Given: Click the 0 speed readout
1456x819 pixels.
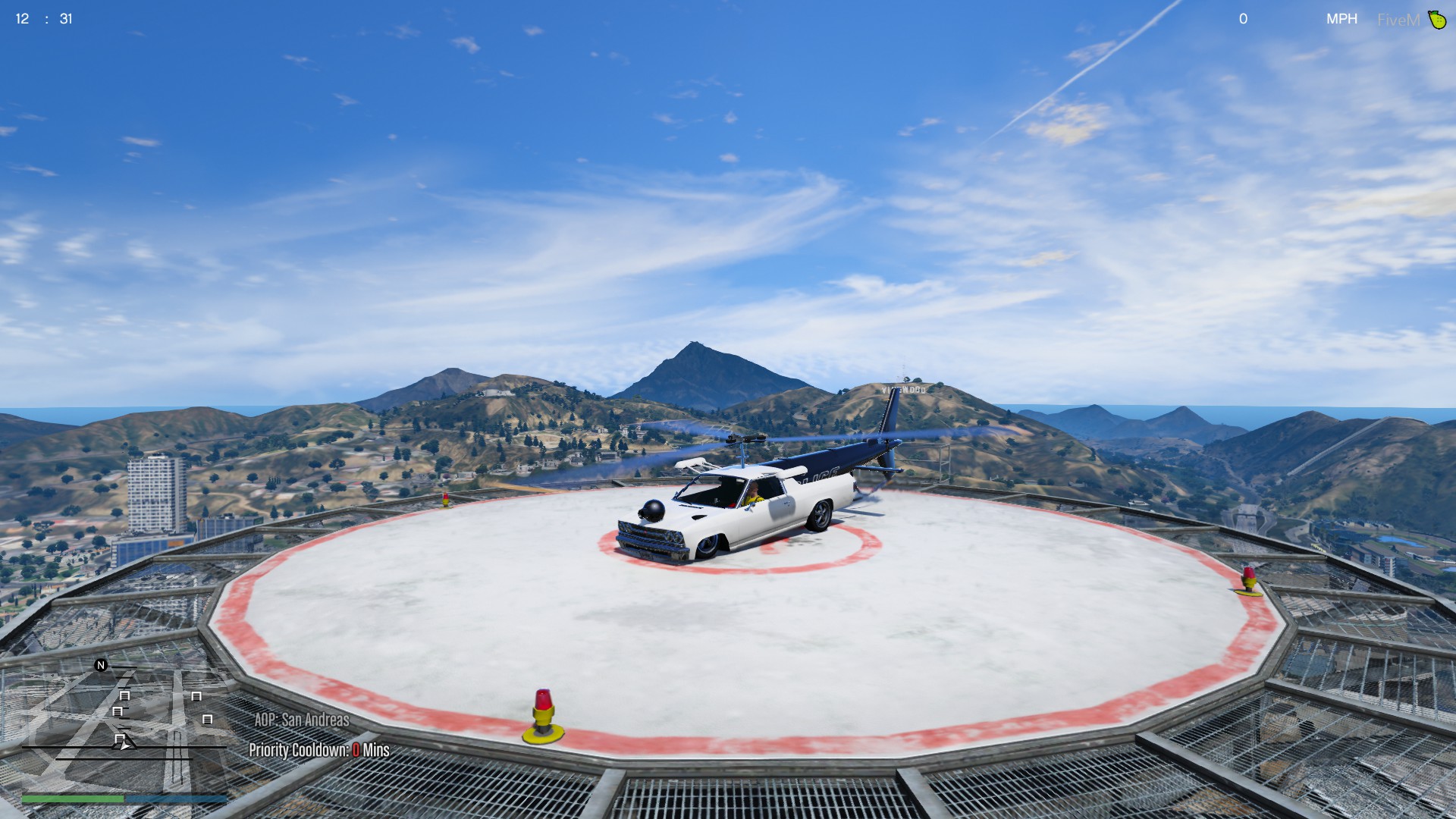Looking at the screenshot, I should 1243,18.
